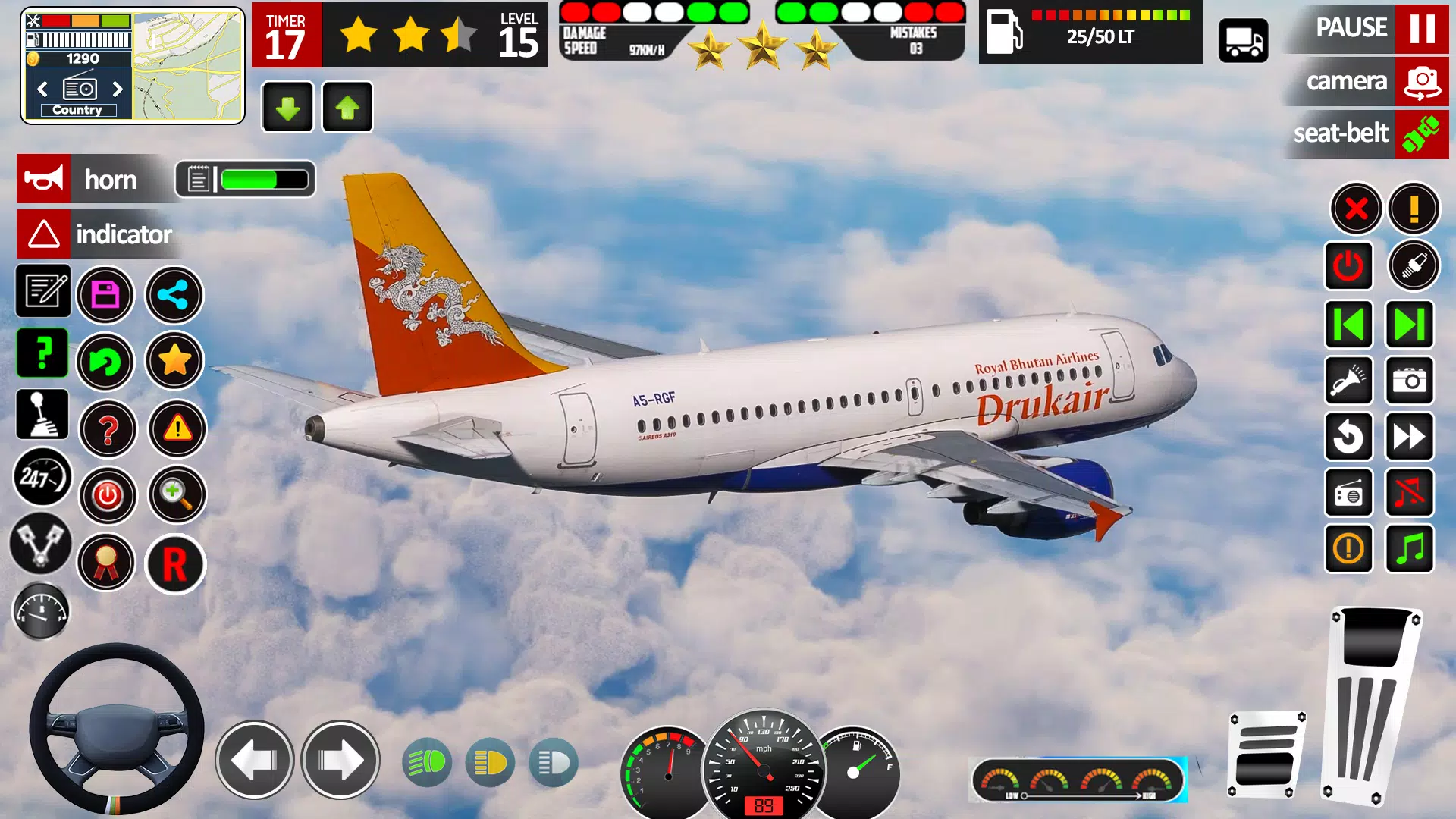Open the share icon

[x=174, y=295]
